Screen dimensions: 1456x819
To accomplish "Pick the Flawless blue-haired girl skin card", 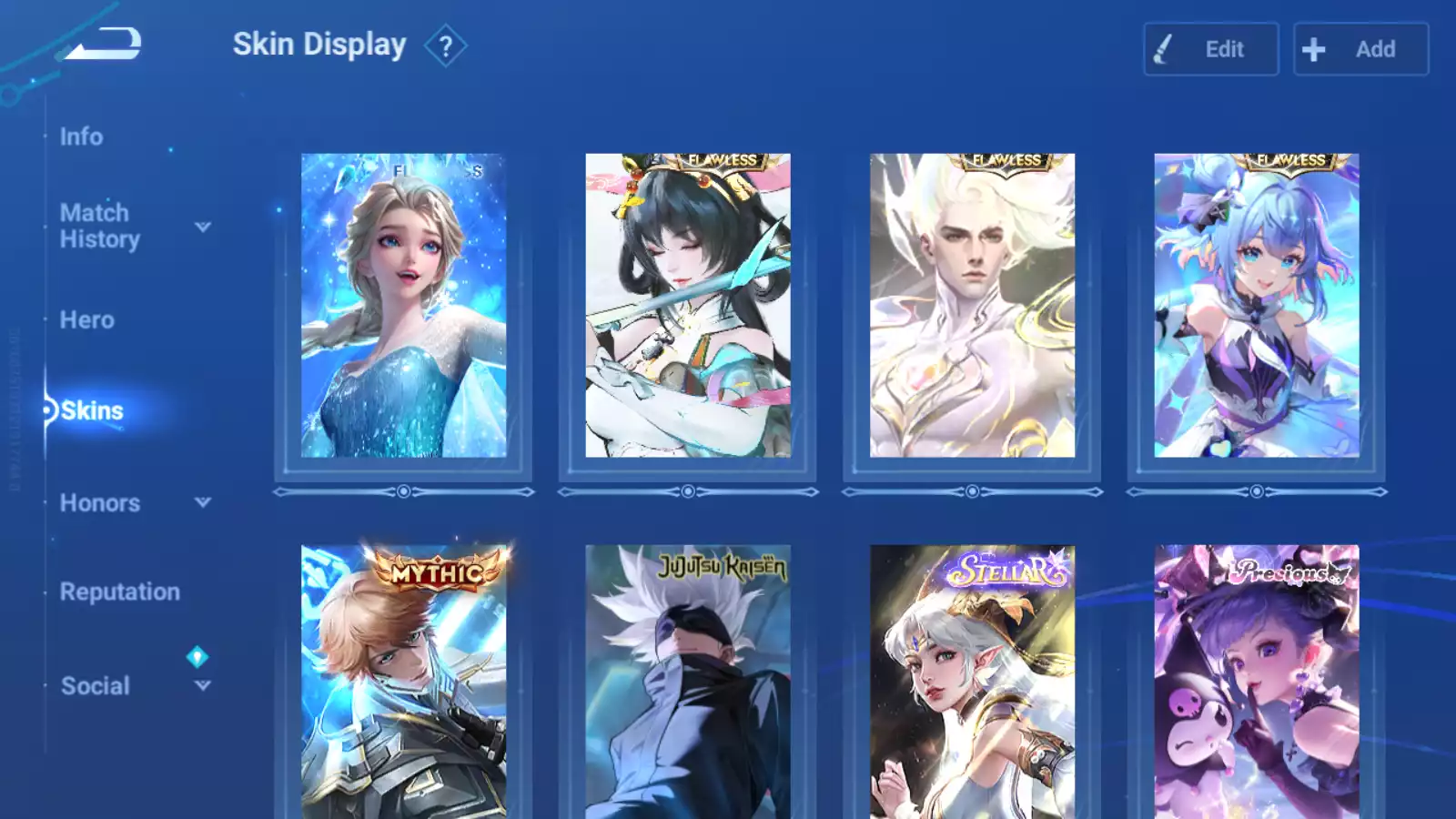I will coord(1257,306).
